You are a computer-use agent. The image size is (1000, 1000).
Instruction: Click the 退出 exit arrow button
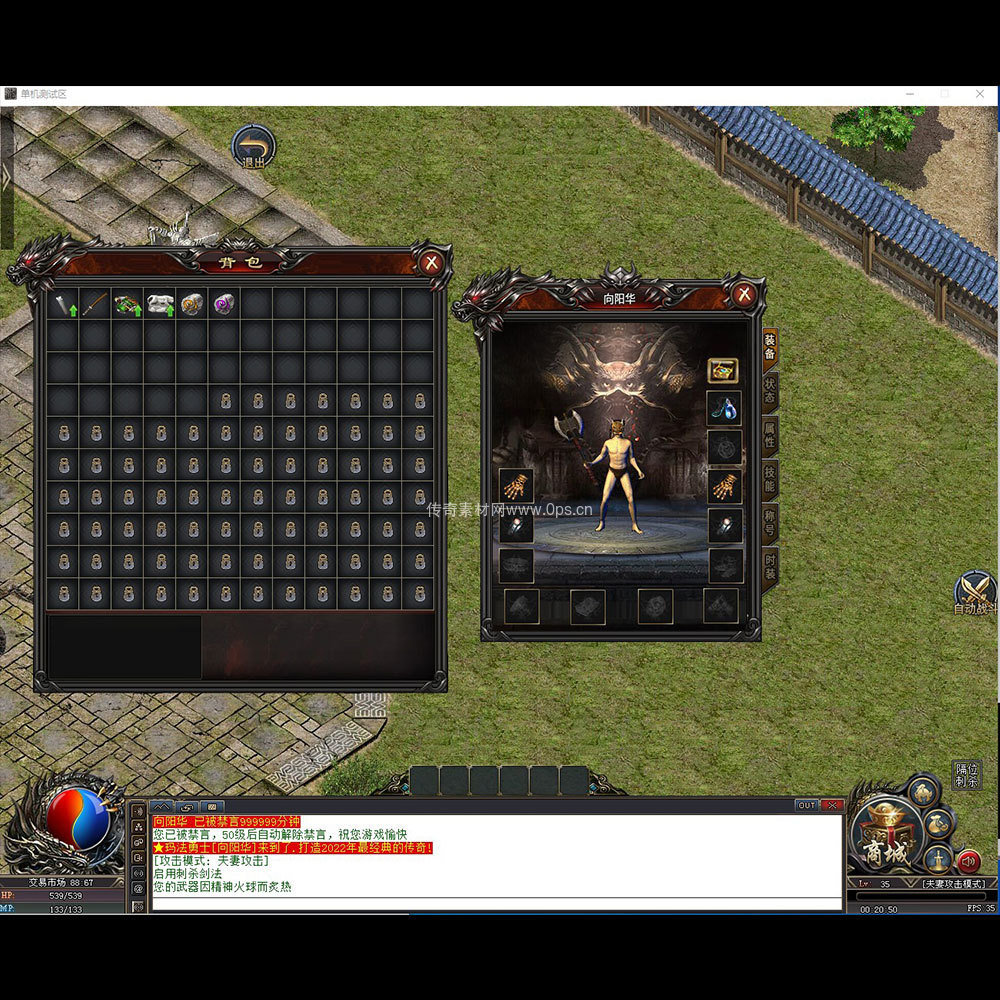(x=254, y=146)
